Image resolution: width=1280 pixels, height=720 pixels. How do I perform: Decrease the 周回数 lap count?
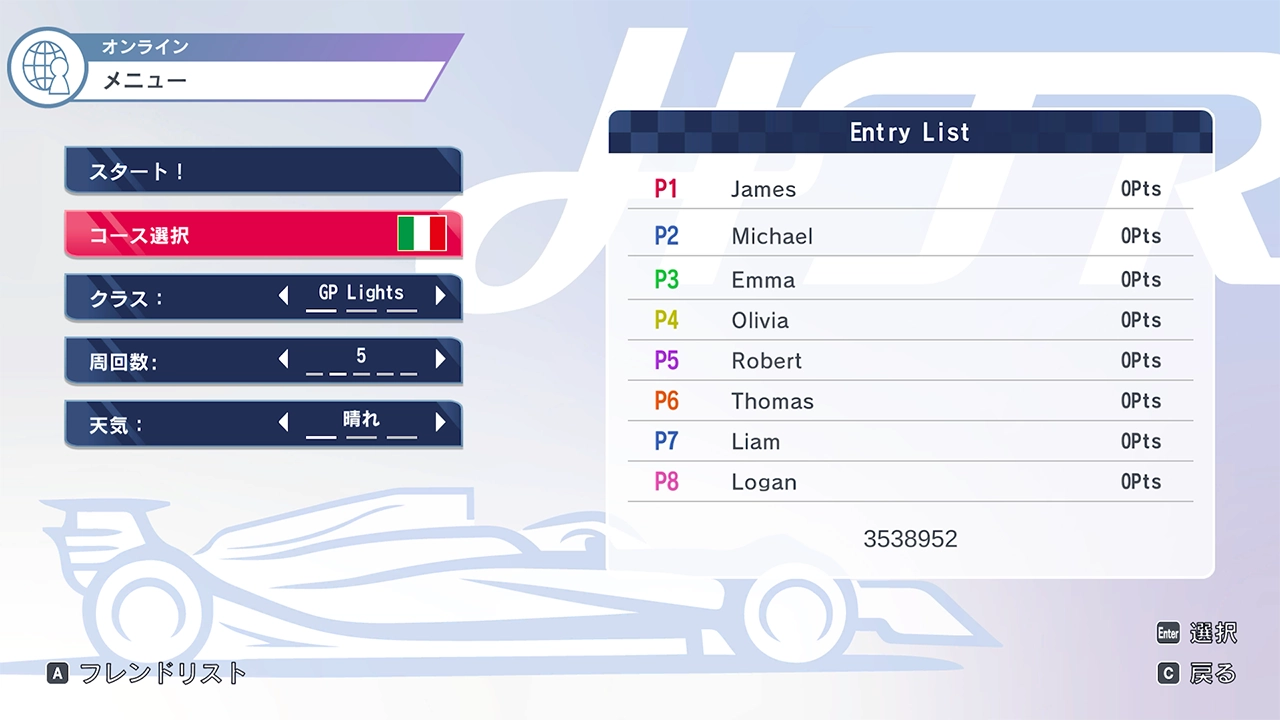click(284, 360)
